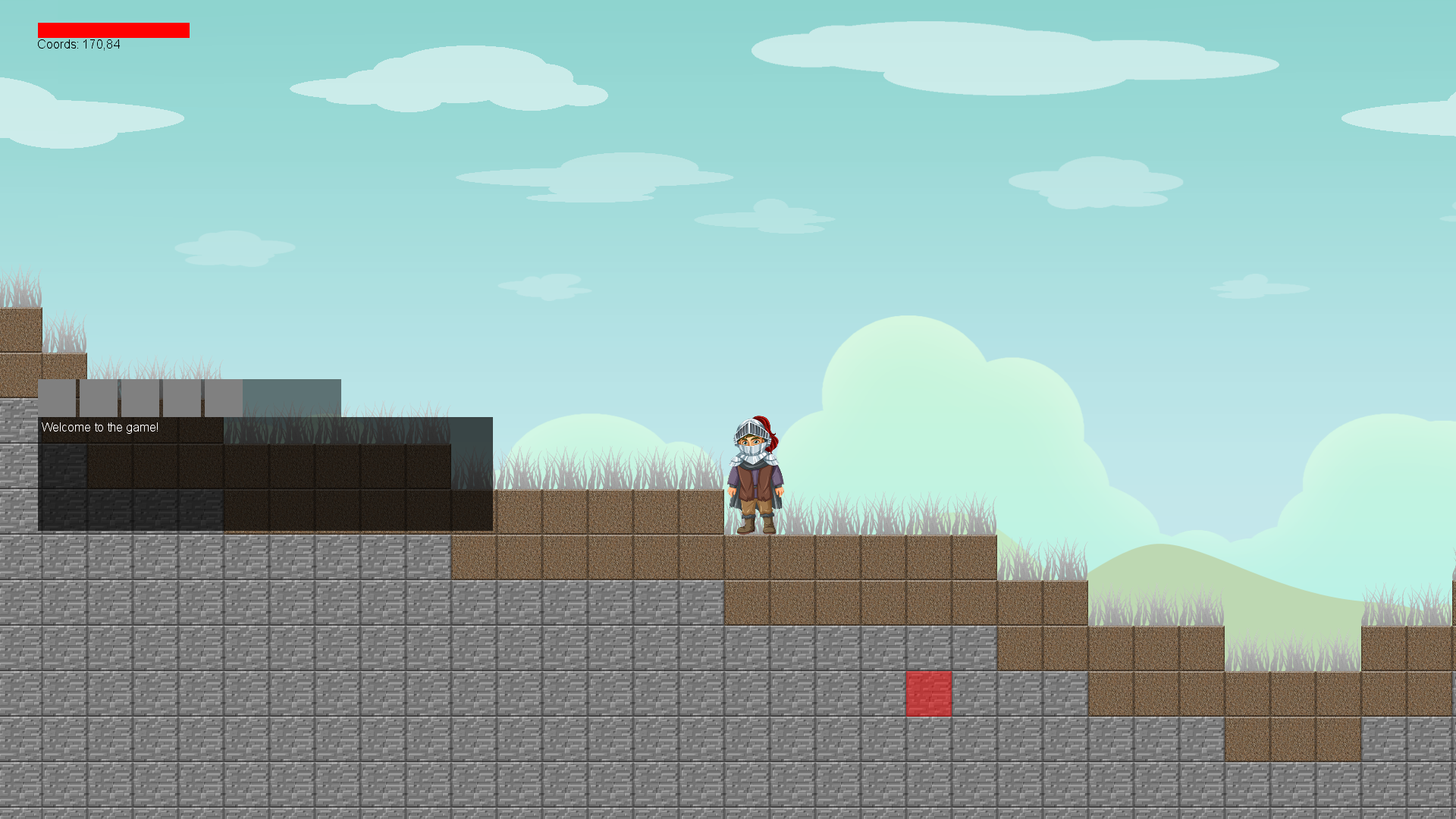
Task: Click the Coords: 170,84 text label
Action: (x=76, y=44)
